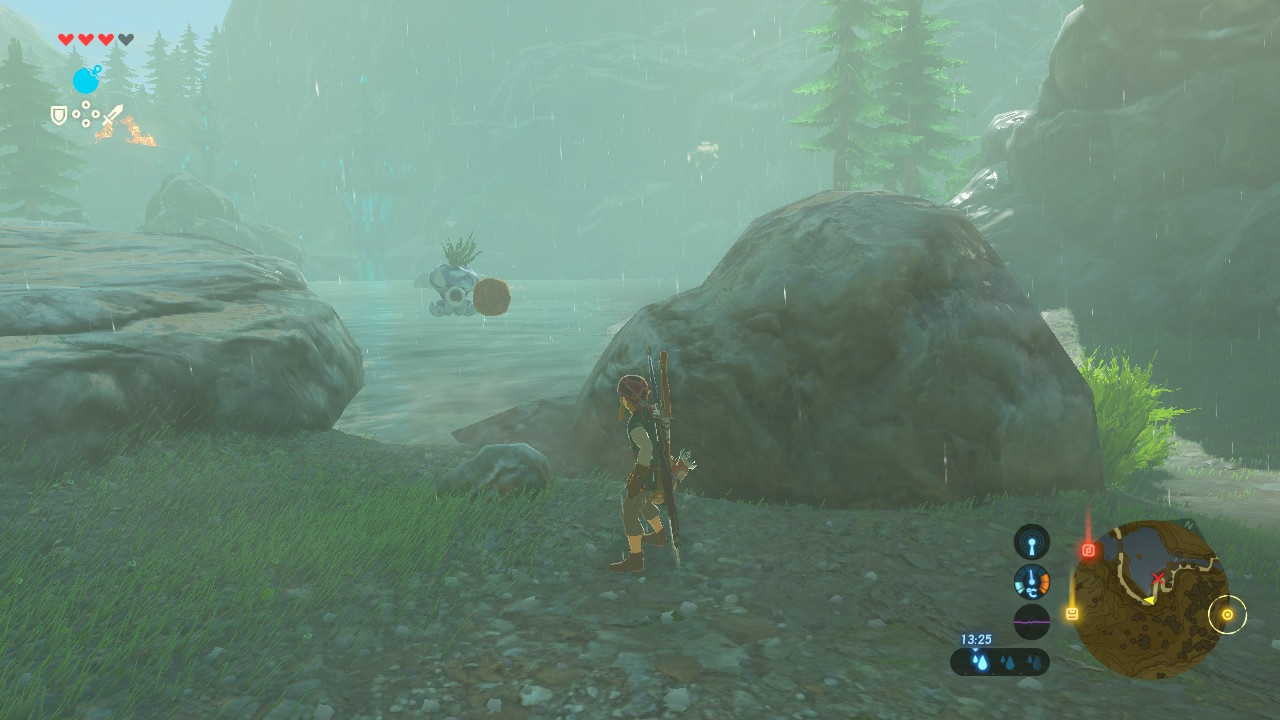This screenshot has height=720, width=1280.
Task: Select the purple noise meter circle
Action: click(1032, 621)
